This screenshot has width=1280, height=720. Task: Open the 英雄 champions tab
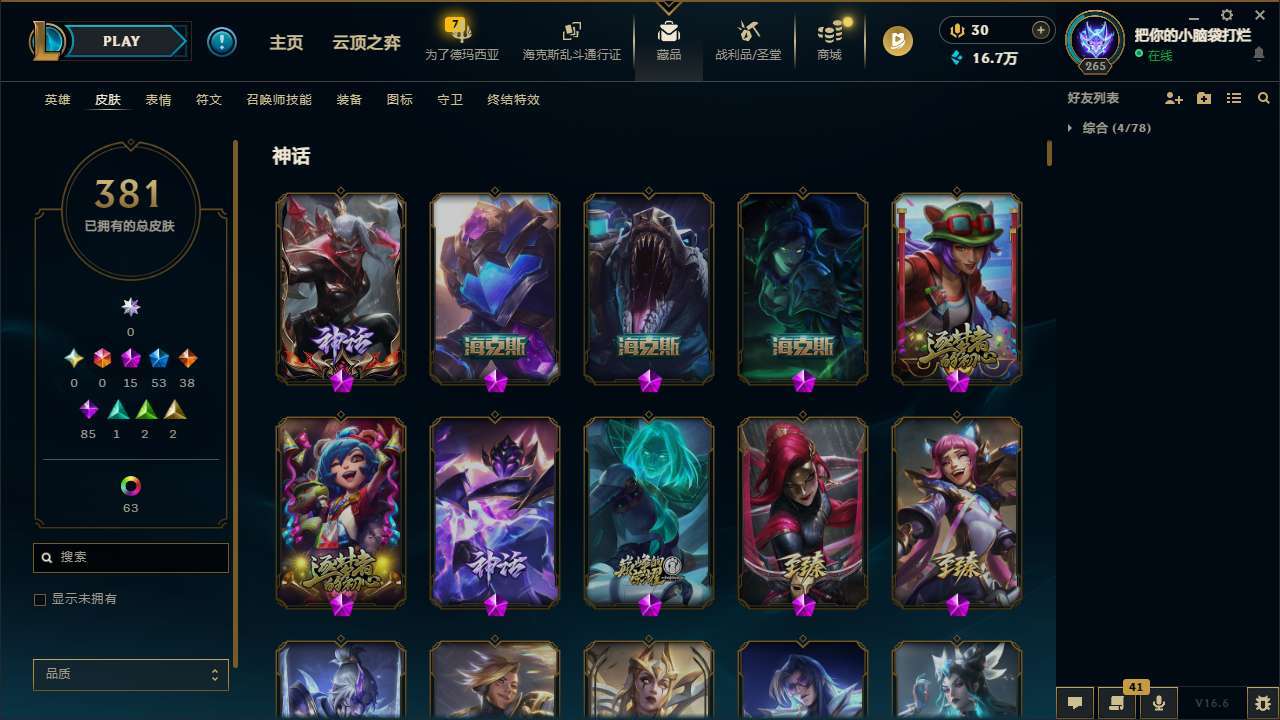(57, 100)
